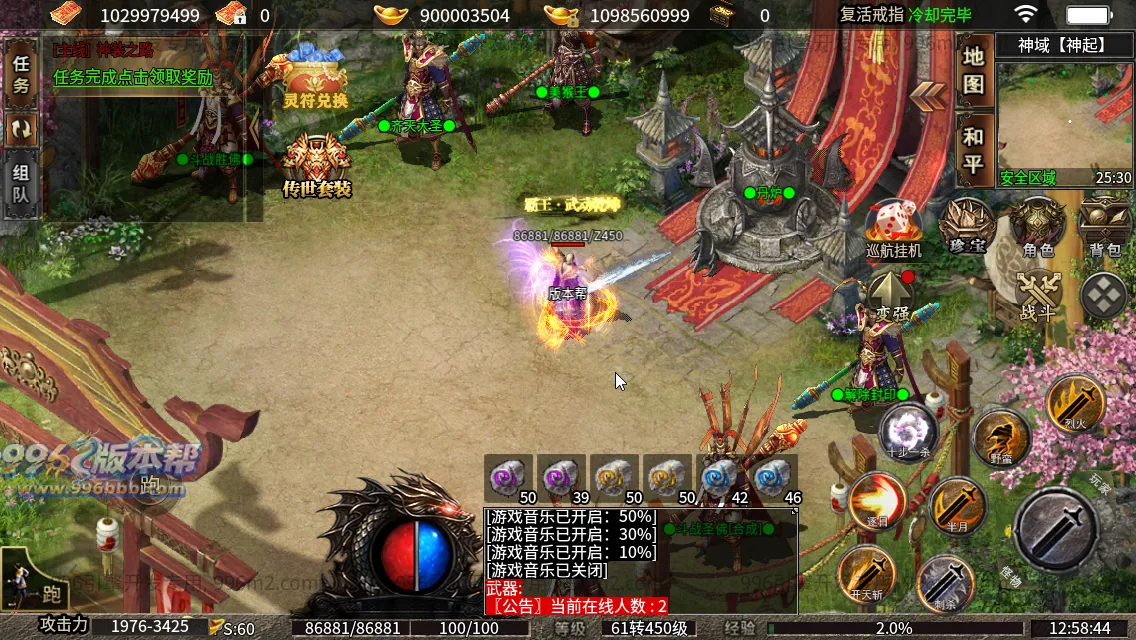Switch to the 组队 team tab
Viewport: 1136px width, 640px height.
21,183
